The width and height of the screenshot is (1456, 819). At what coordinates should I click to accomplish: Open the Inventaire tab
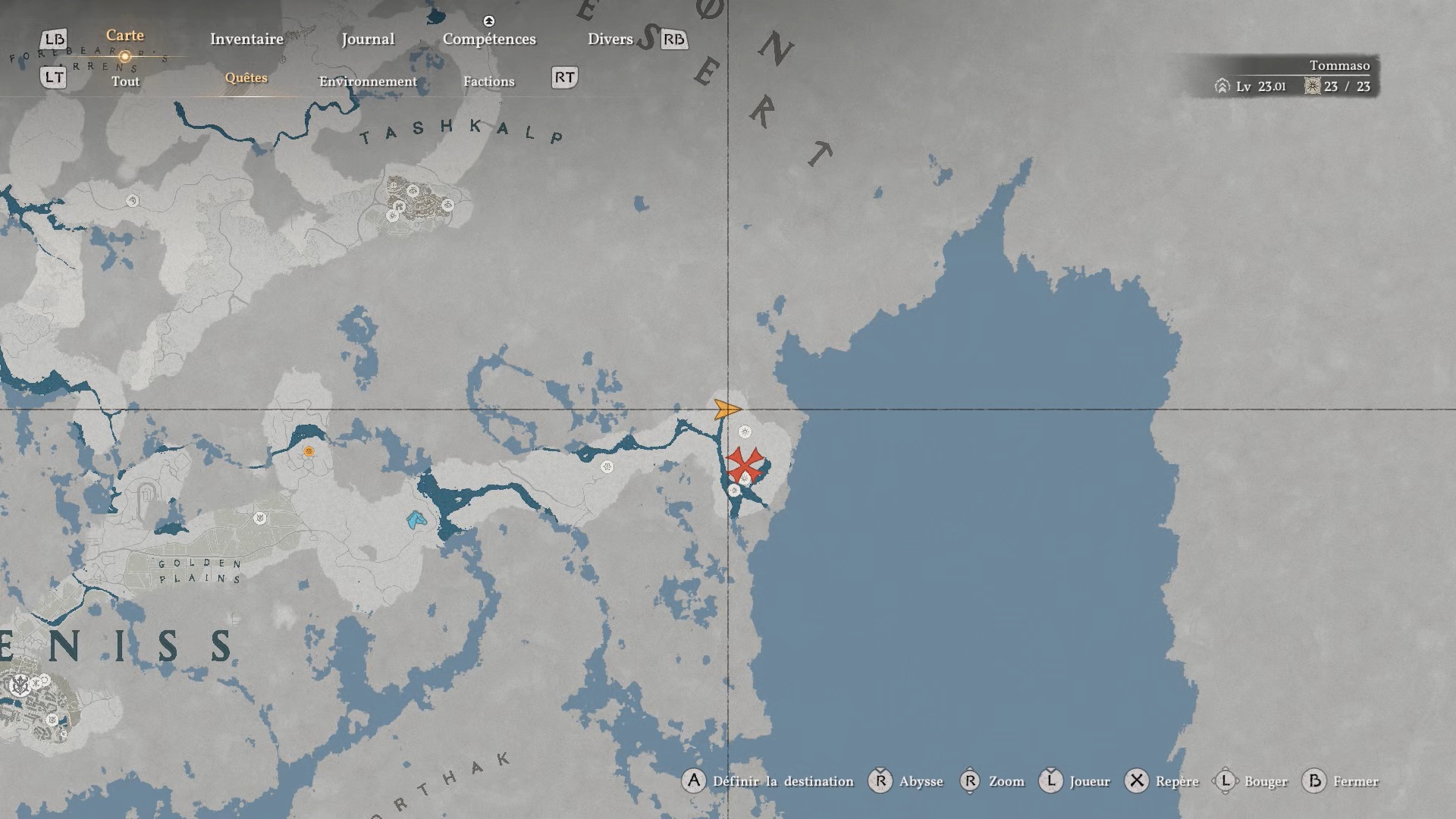[246, 39]
